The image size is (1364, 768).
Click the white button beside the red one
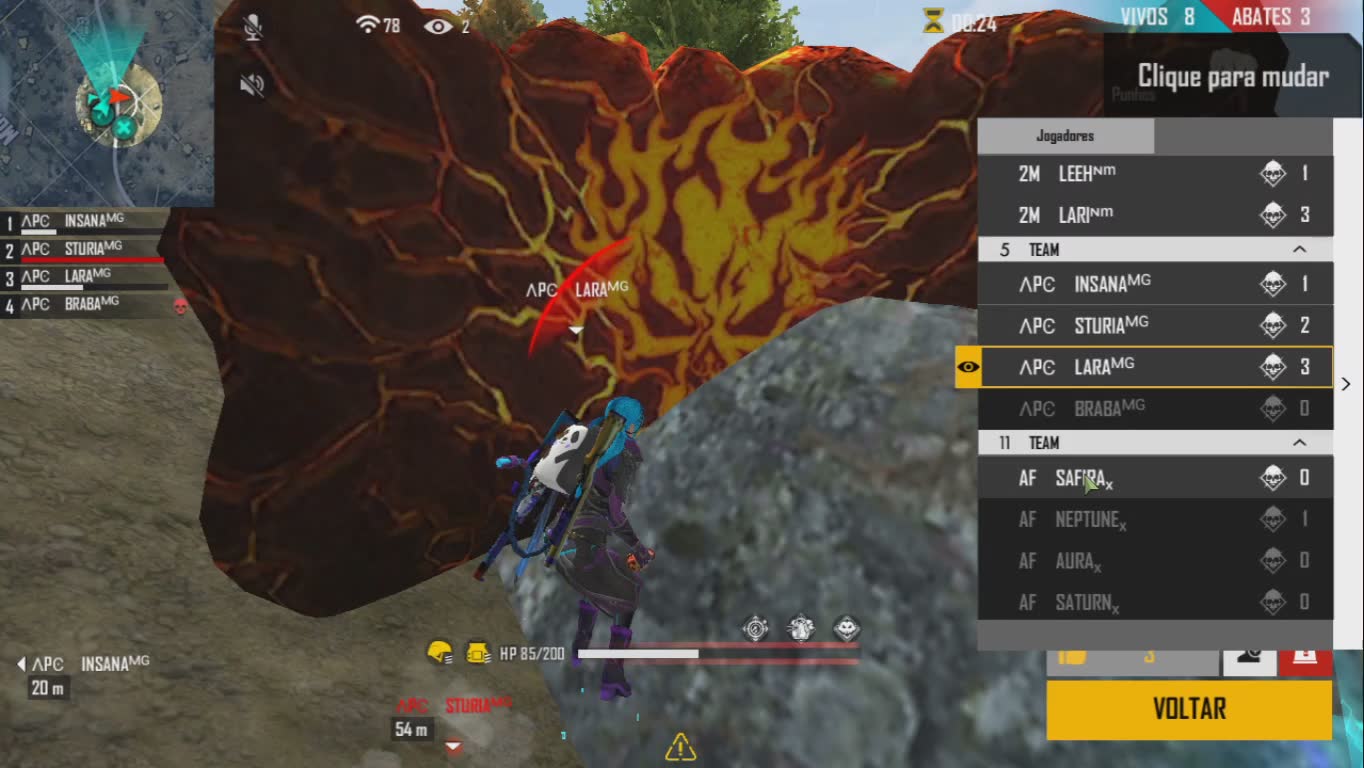1248,658
